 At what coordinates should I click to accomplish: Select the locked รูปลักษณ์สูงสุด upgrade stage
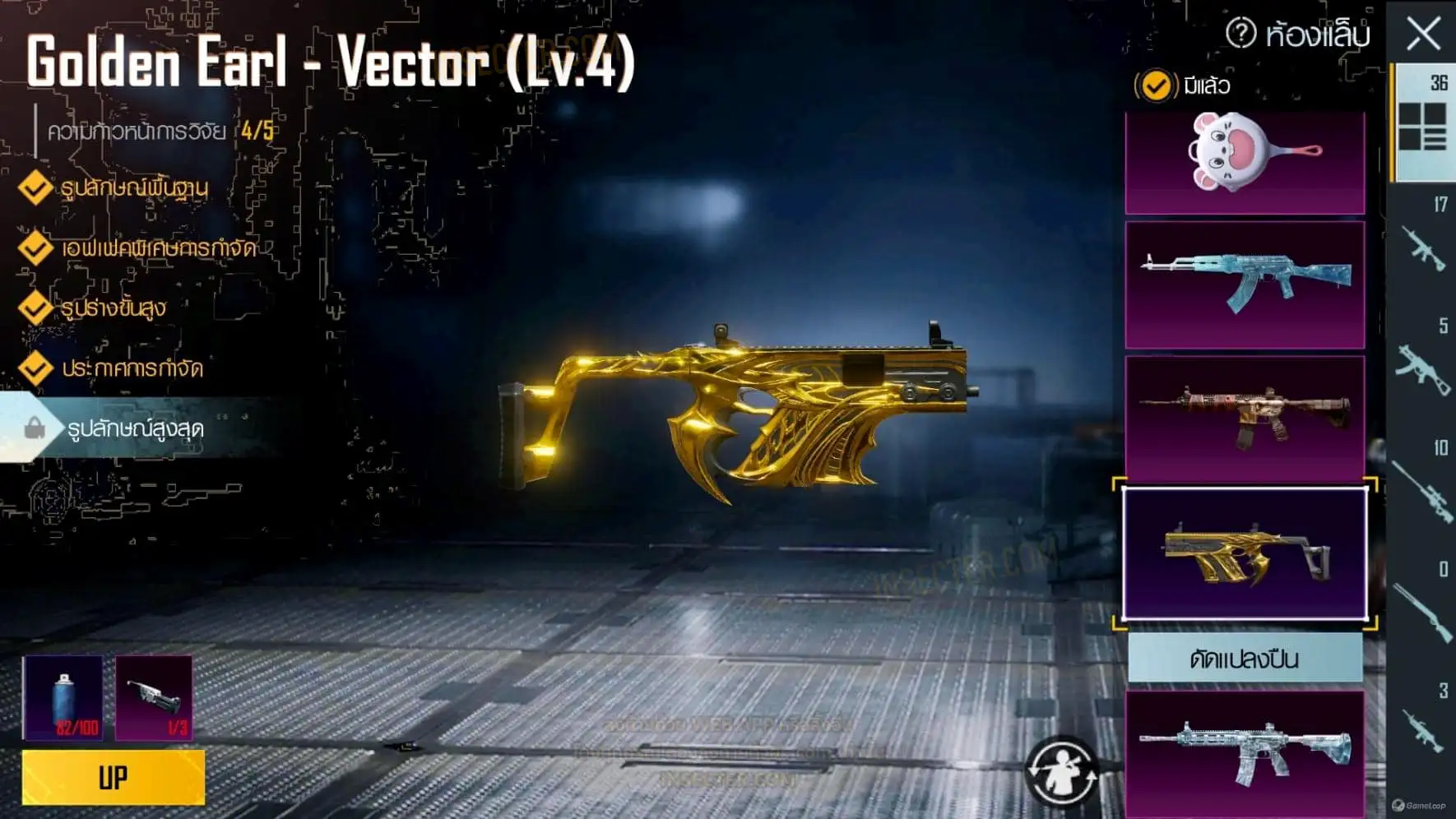point(135,428)
